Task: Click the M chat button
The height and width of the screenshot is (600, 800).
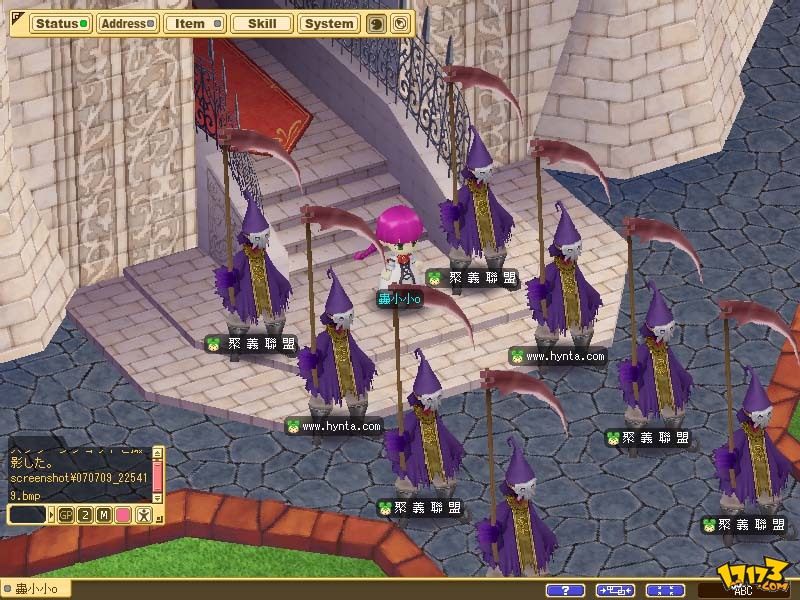Action: (x=104, y=514)
